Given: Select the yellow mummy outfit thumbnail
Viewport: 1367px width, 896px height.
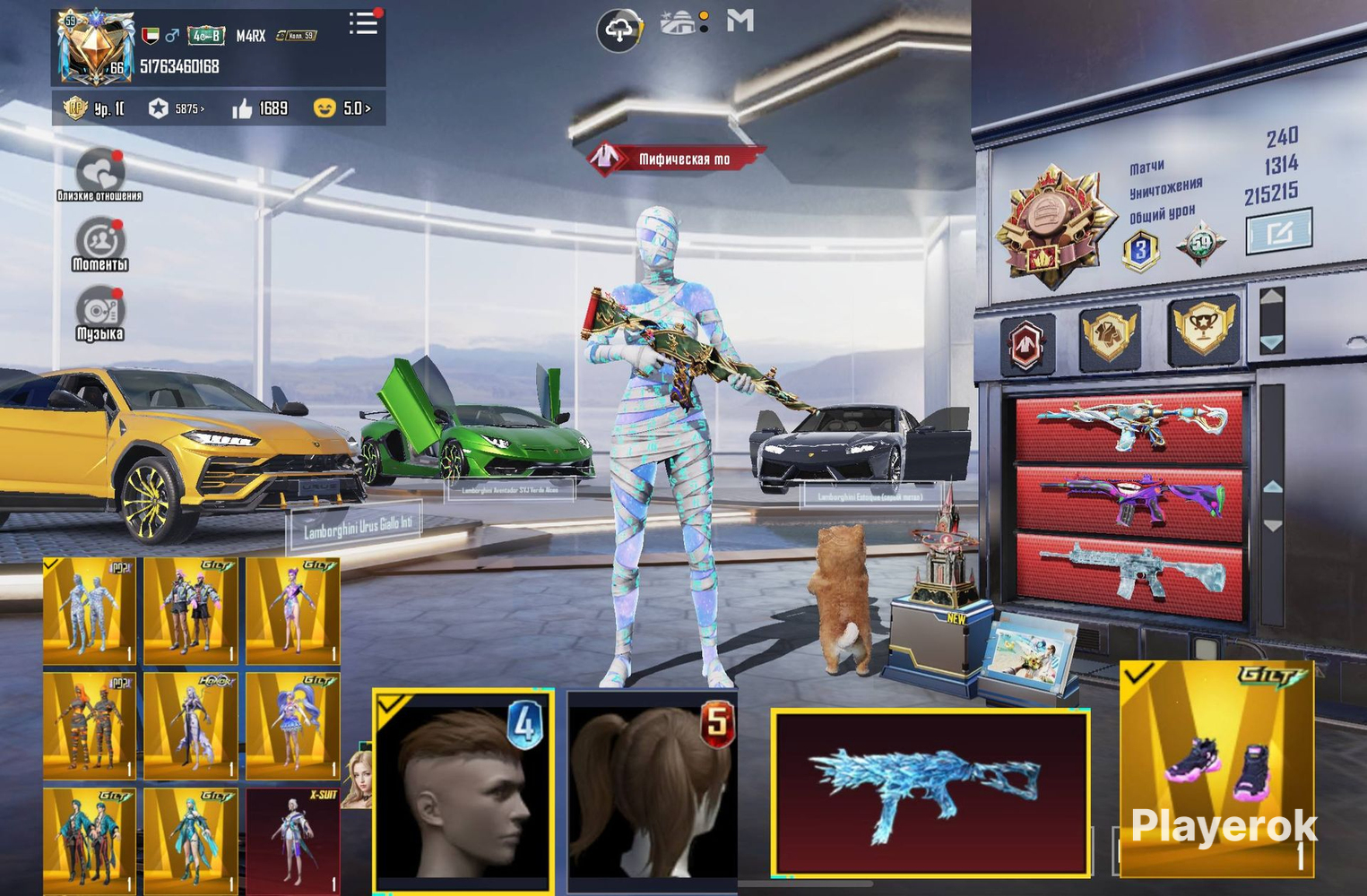Looking at the screenshot, I should tap(90, 610).
